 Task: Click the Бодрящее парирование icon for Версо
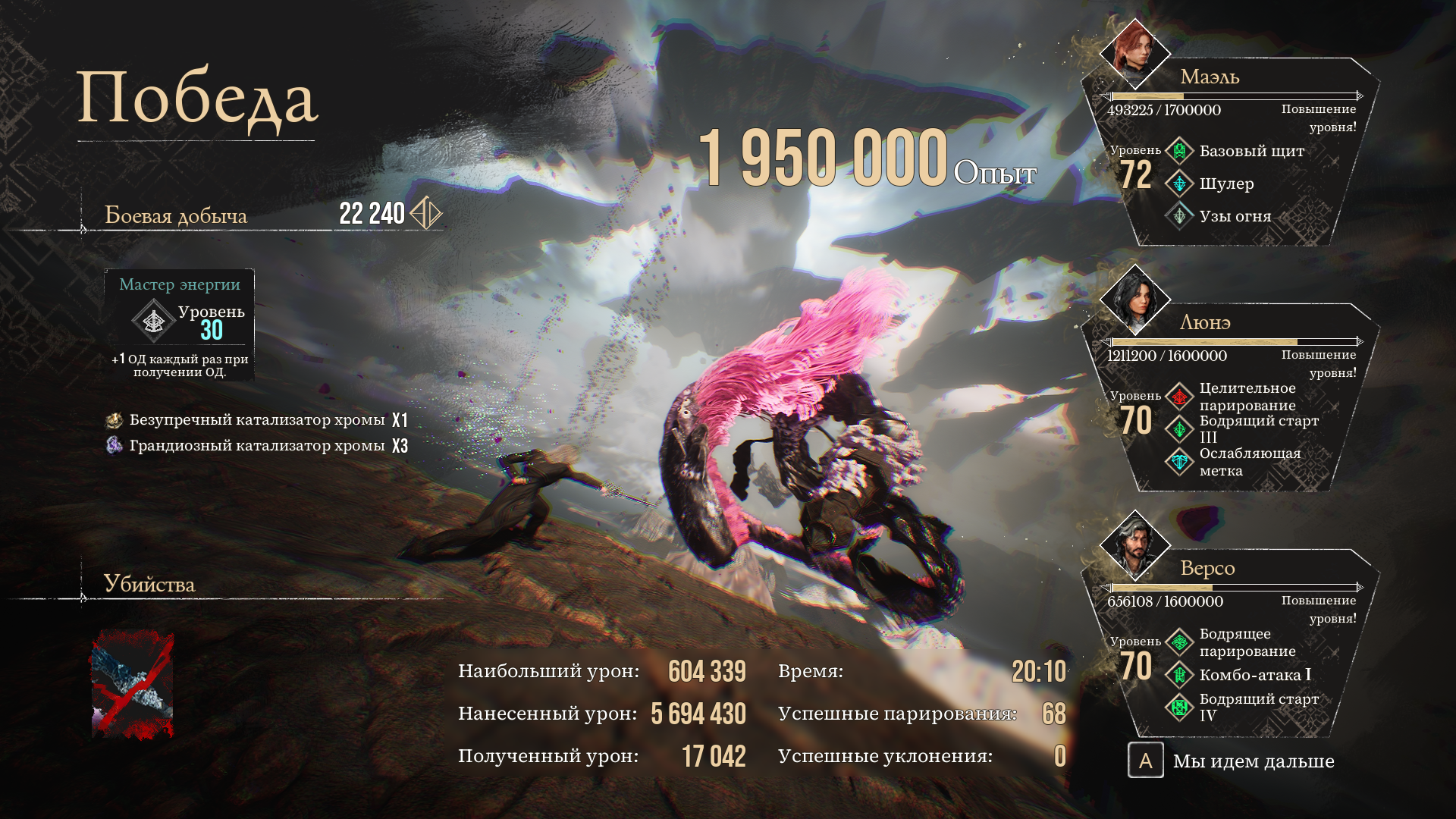[x=1178, y=641]
